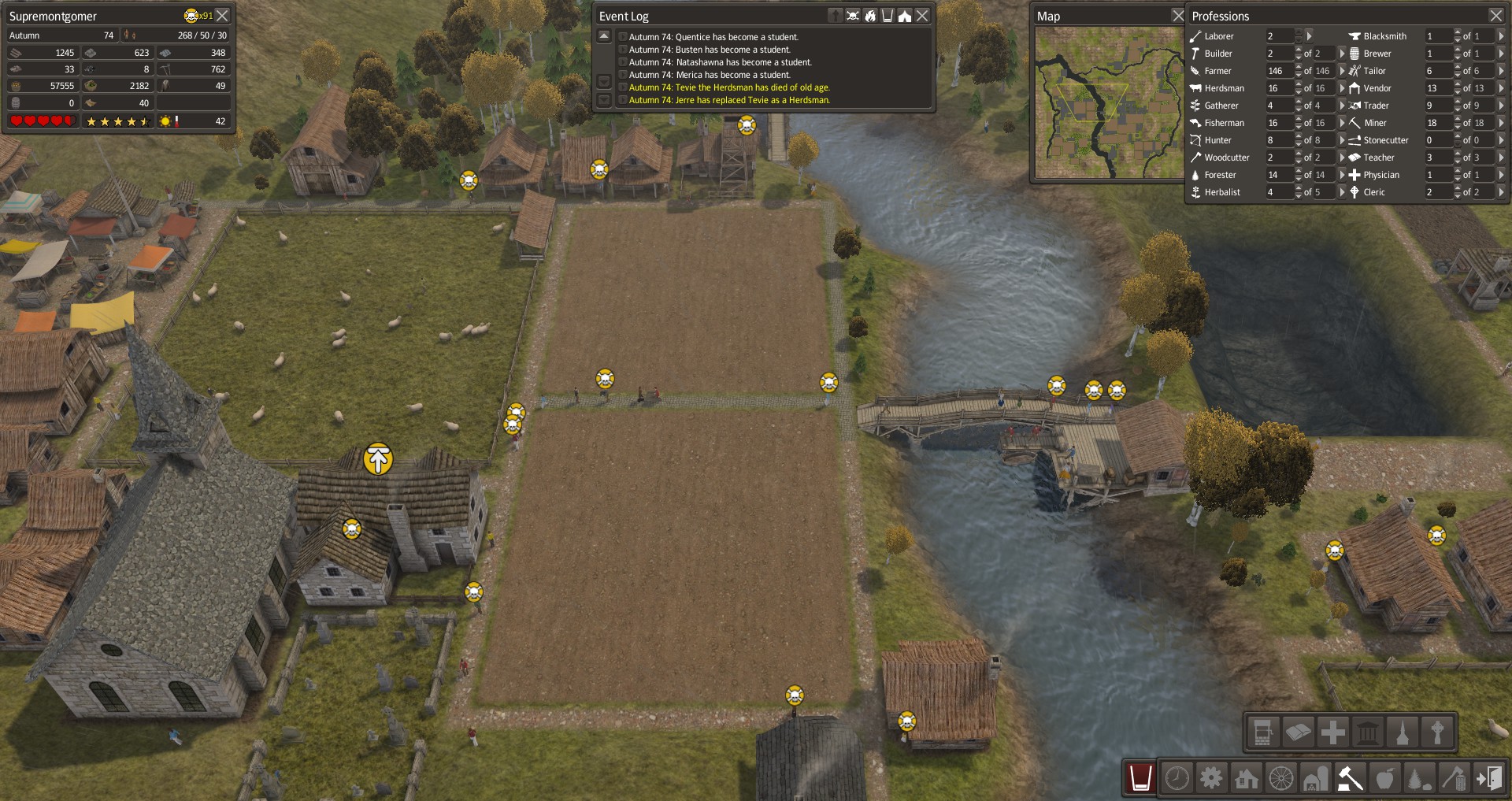The height and width of the screenshot is (801, 1512).
Task: Toggle the skull death filter in Event Log
Action: [x=853, y=16]
